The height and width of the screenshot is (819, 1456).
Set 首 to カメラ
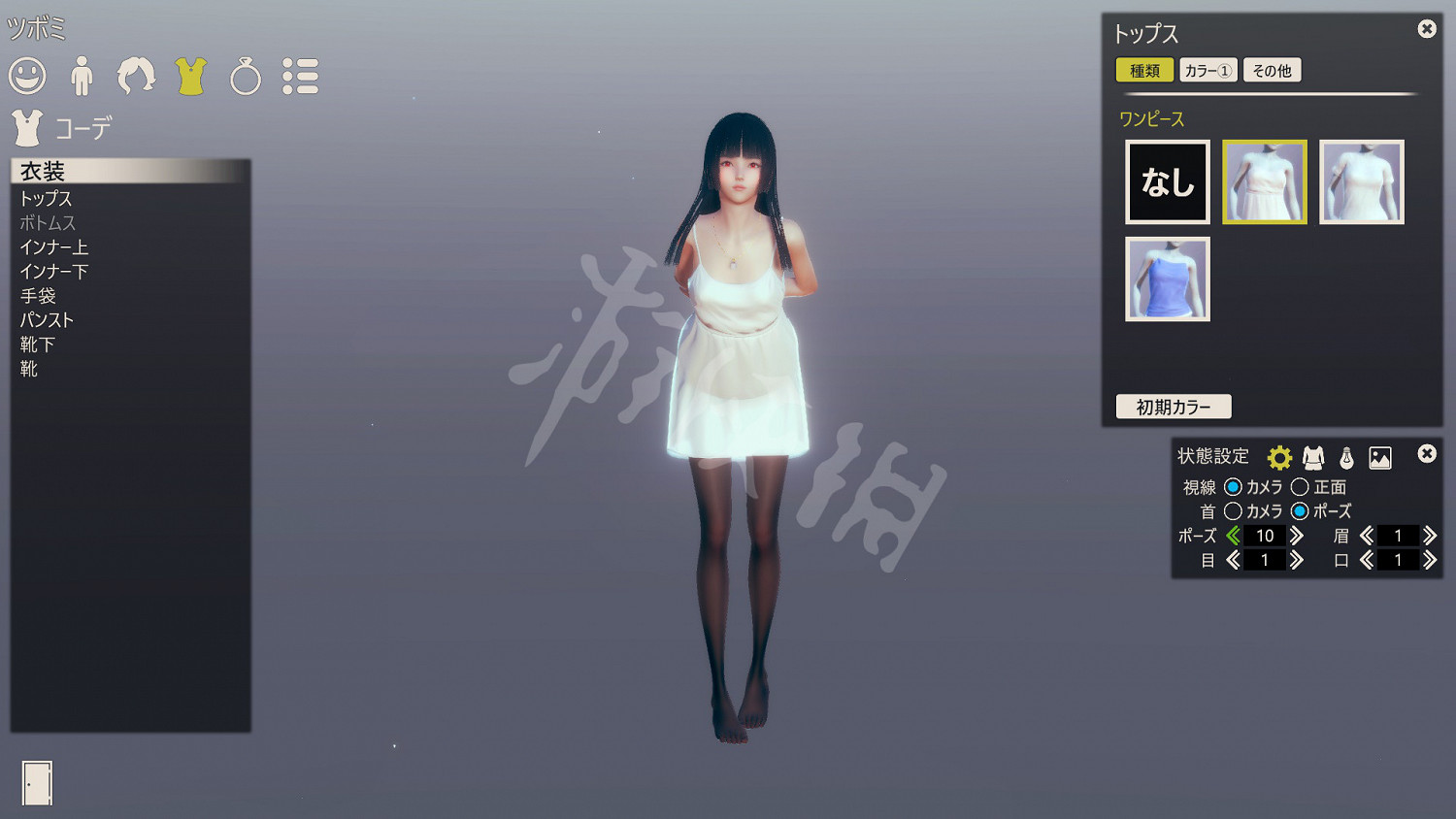tap(1234, 511)
